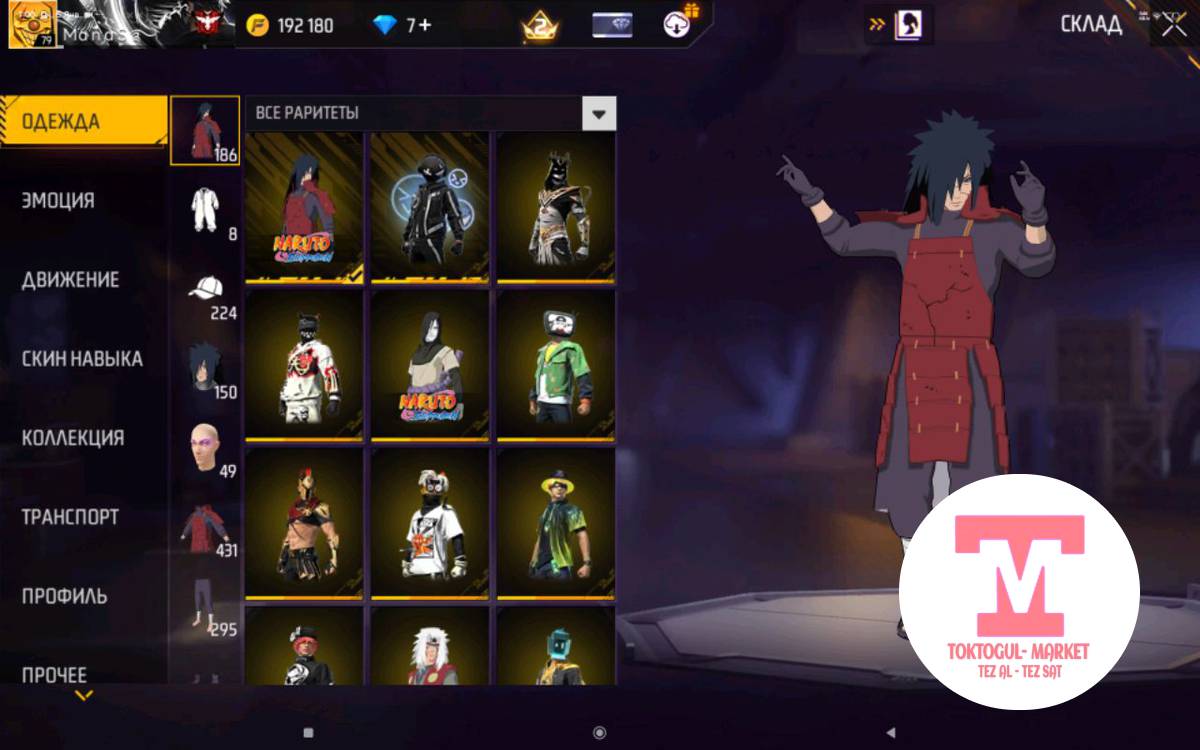
Task: Open the Скин навыка section
Action: 82,359
